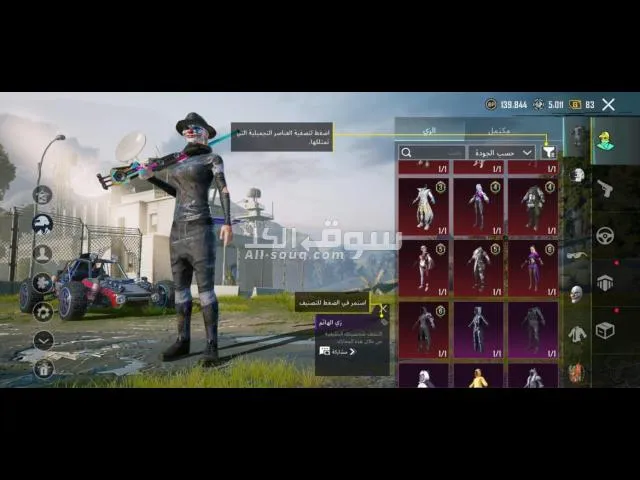Close the inventory screen
The width and height of the screenshot is (640, 480).
click(x=608, y=104)
